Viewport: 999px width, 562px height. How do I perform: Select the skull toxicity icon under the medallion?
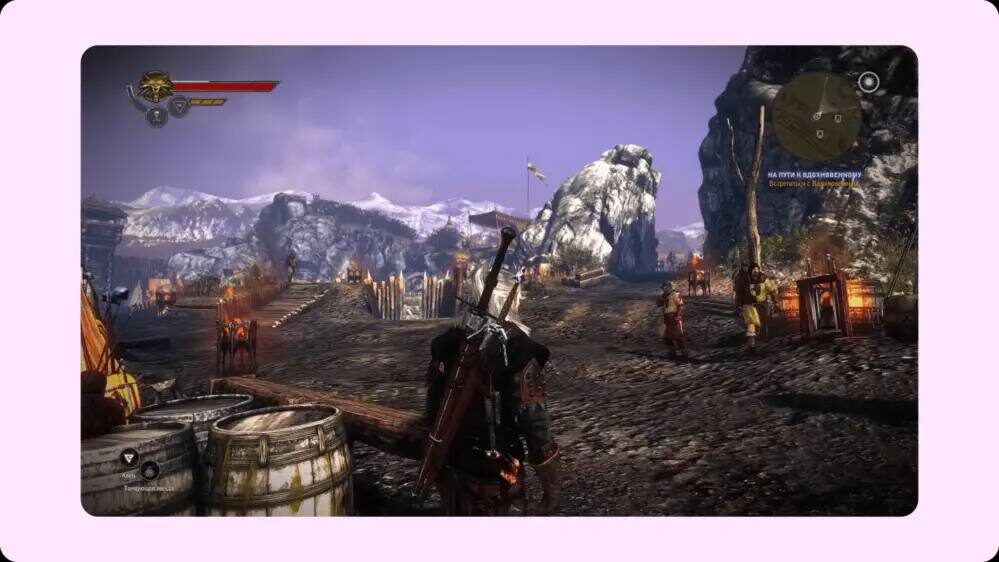click(x=156, y=116)
